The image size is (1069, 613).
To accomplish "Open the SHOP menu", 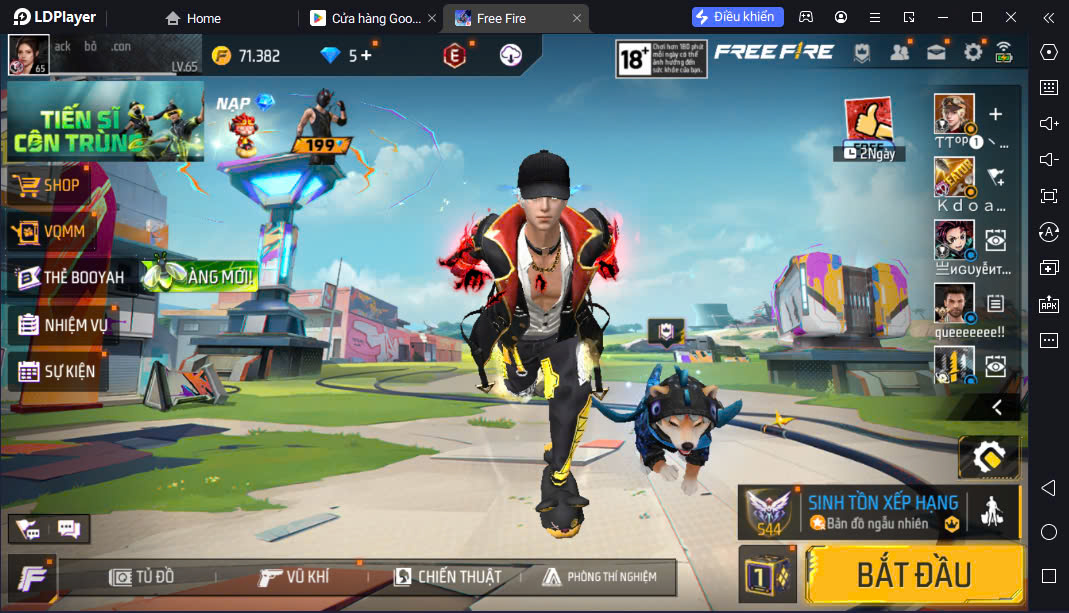I will (x=60, y=185).
